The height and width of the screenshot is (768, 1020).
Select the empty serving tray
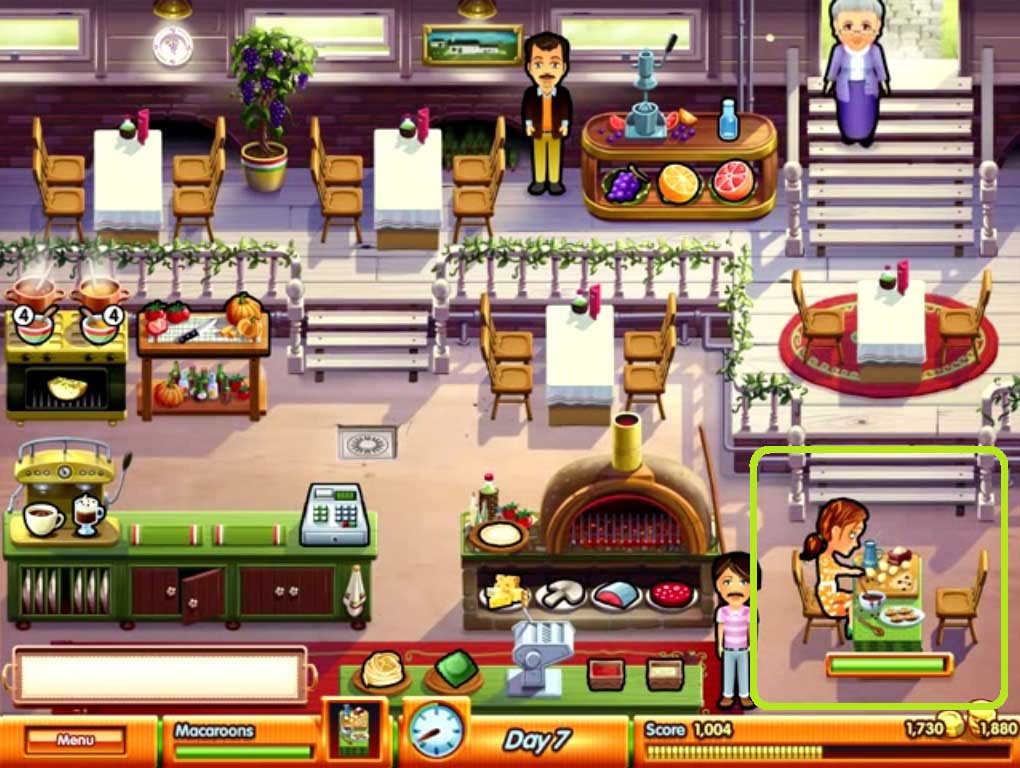[160, 675]
